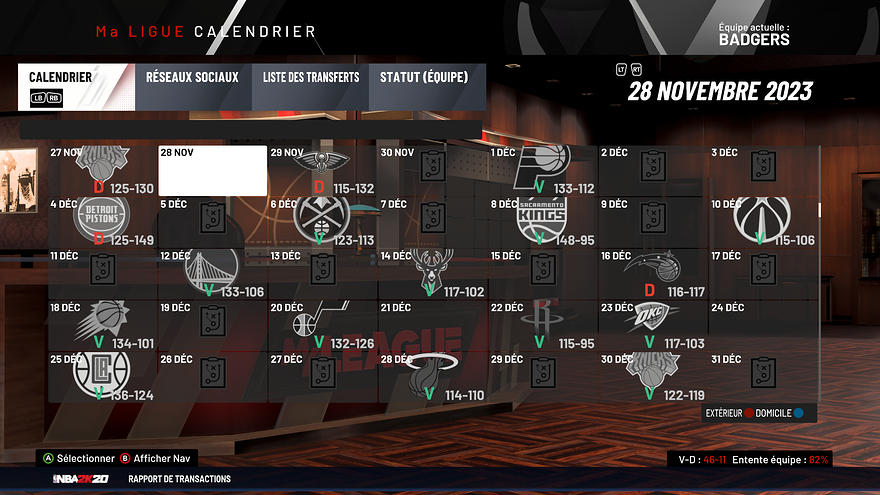The image size is (880, 495).
Task: Select the highlighted 28 Nov calendar day
Action: pyautogui.click(x=213, y=171)
